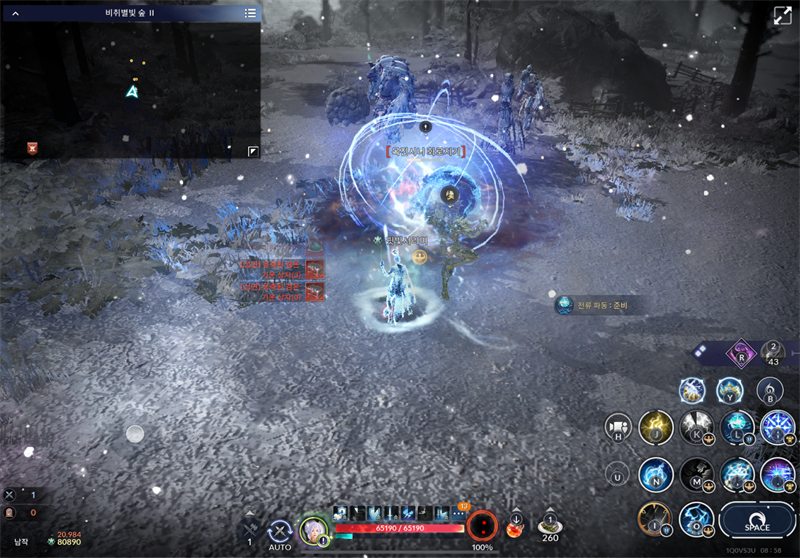
Task: Collapse the minimap with the arrow button
Action: [15, 13]
